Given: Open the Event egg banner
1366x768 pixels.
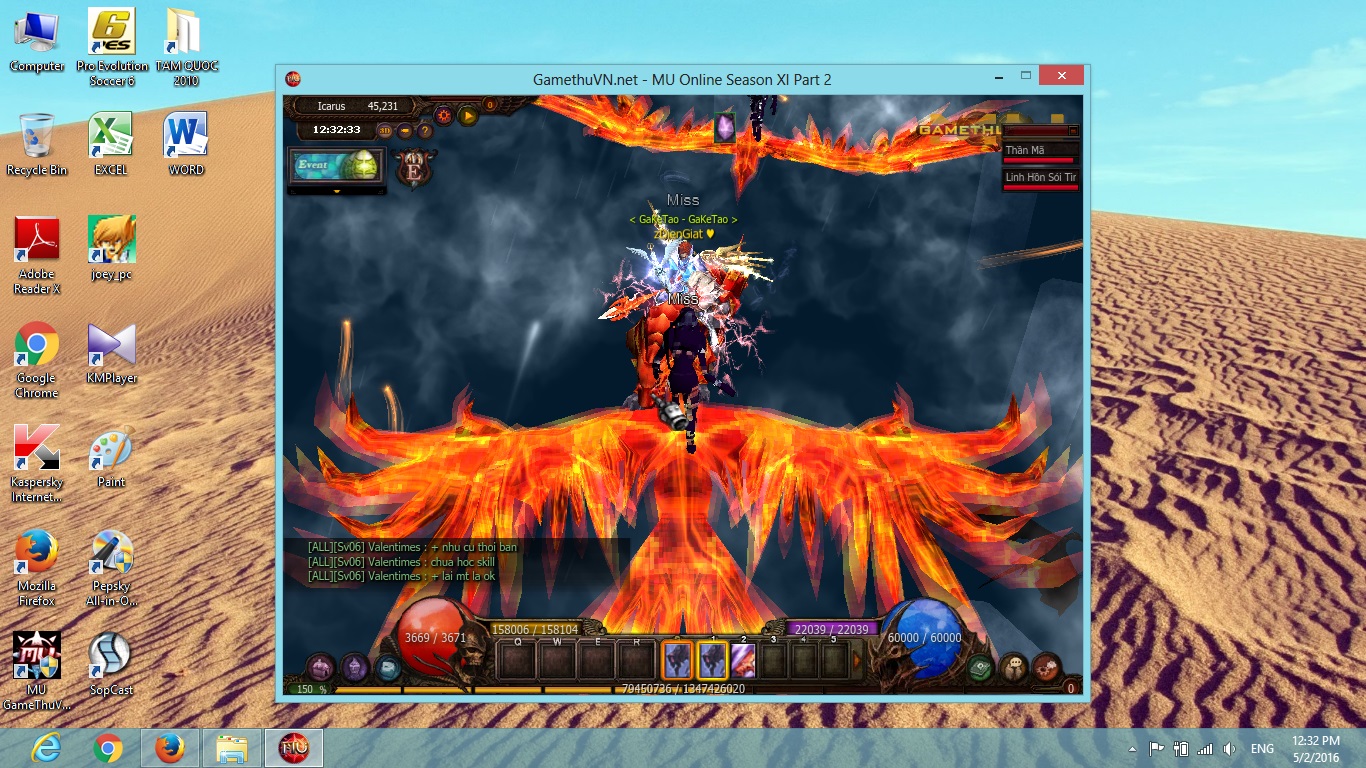Looking at the screenshot, I should (336, 165).
